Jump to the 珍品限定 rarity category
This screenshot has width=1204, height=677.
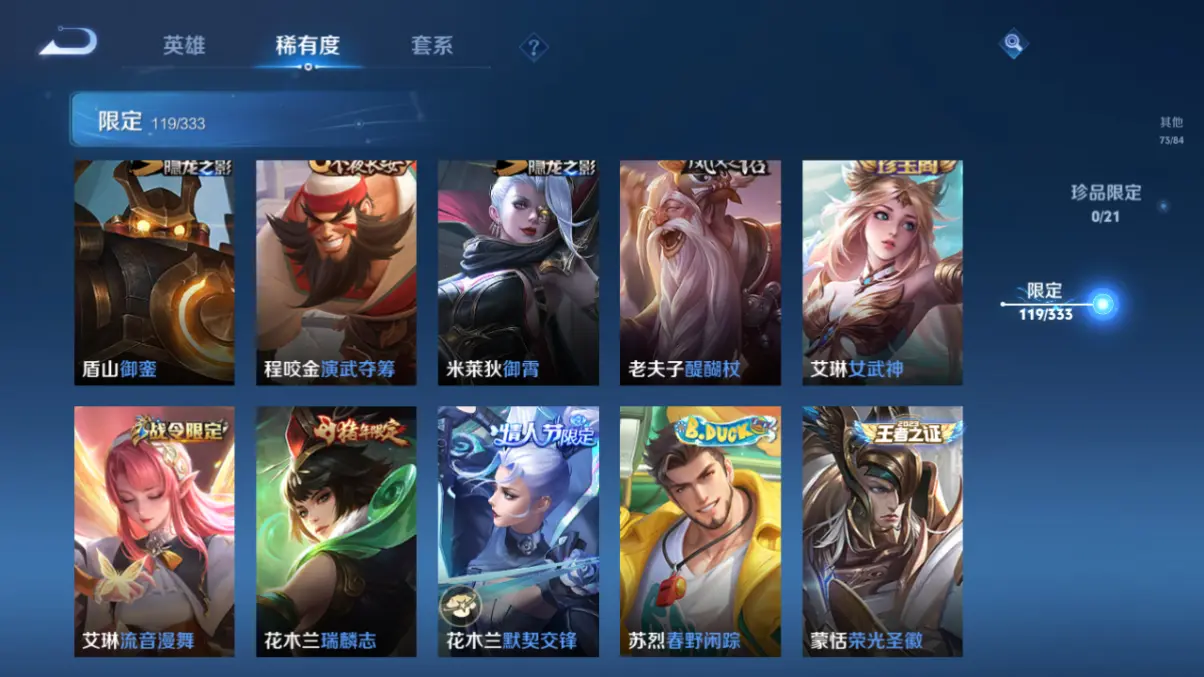click(x=1105, y=201)
